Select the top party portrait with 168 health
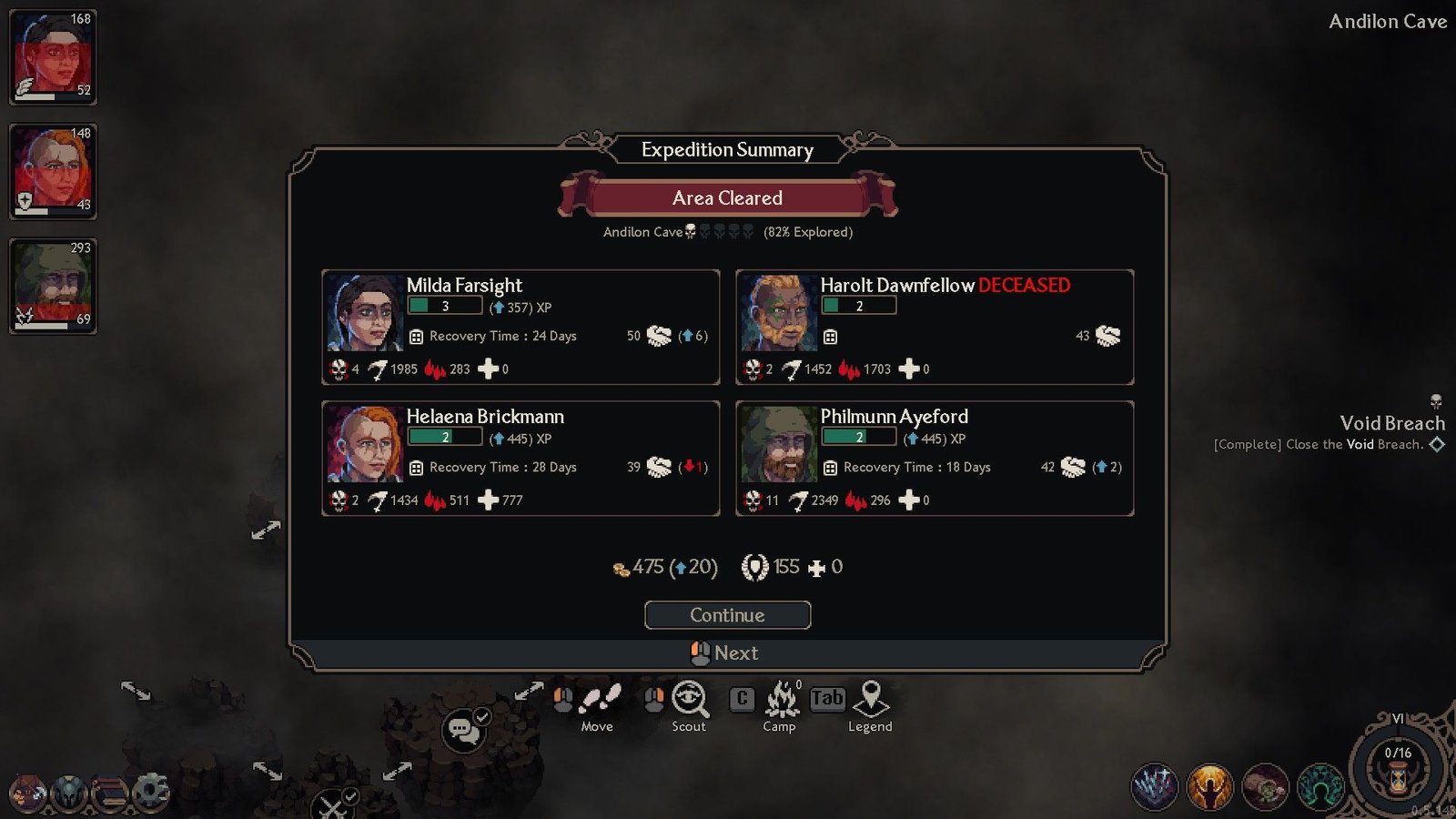The height and width of the screenshot is (819, 1456). click(53, 56)
